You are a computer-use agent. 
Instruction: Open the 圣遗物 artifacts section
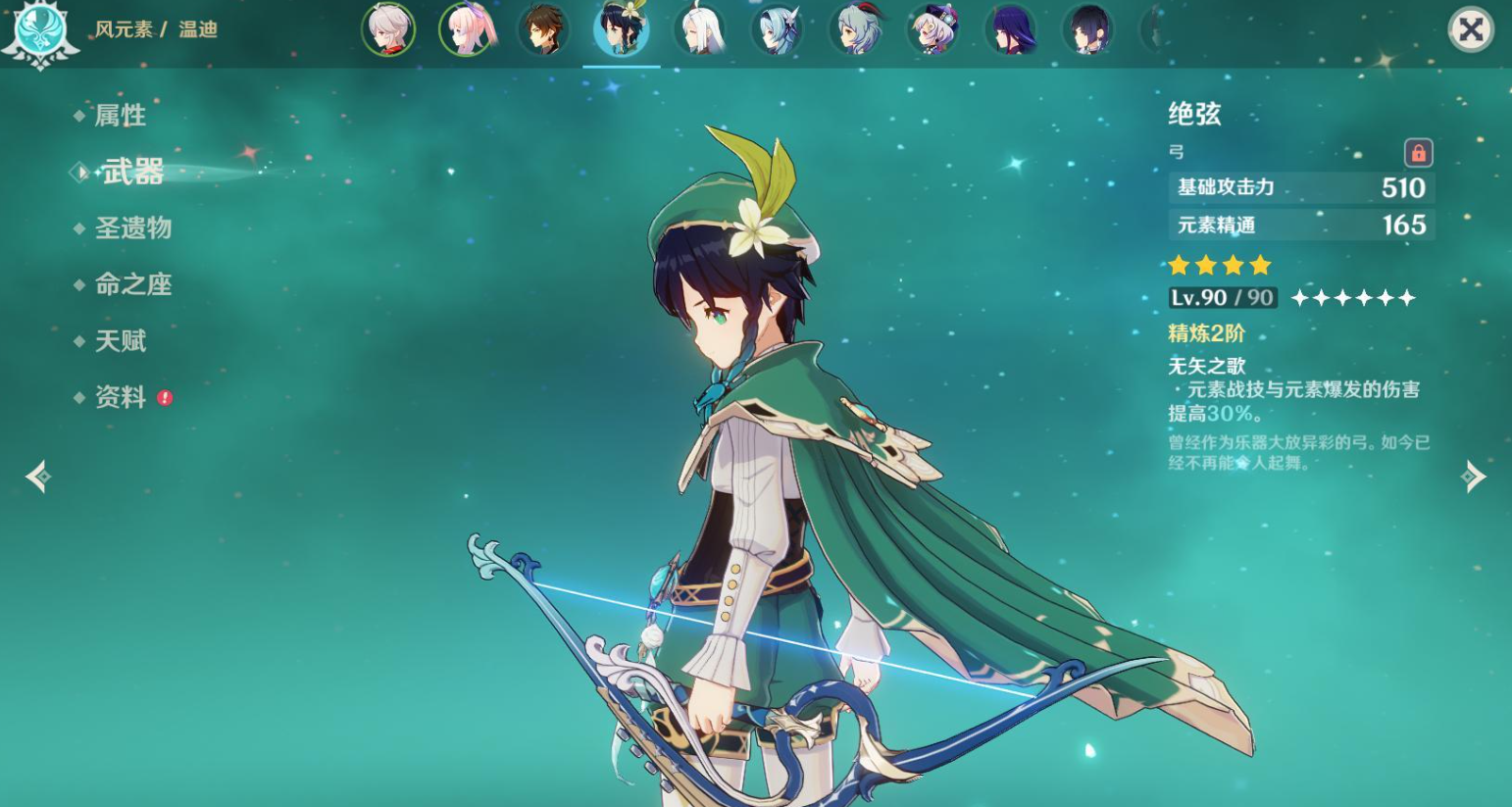click(x=132, y=228)
